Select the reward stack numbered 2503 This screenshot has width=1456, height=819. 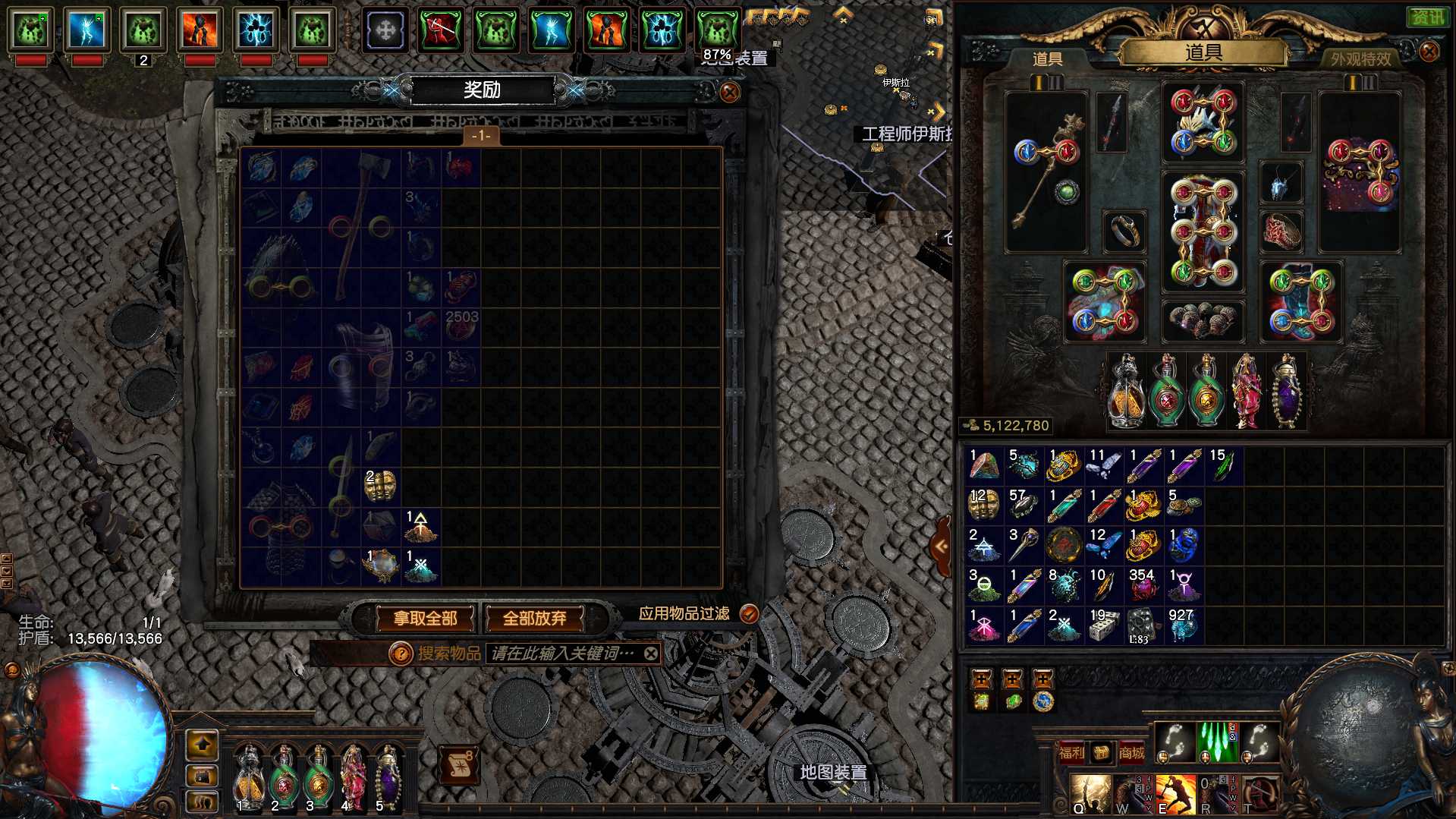461,326
